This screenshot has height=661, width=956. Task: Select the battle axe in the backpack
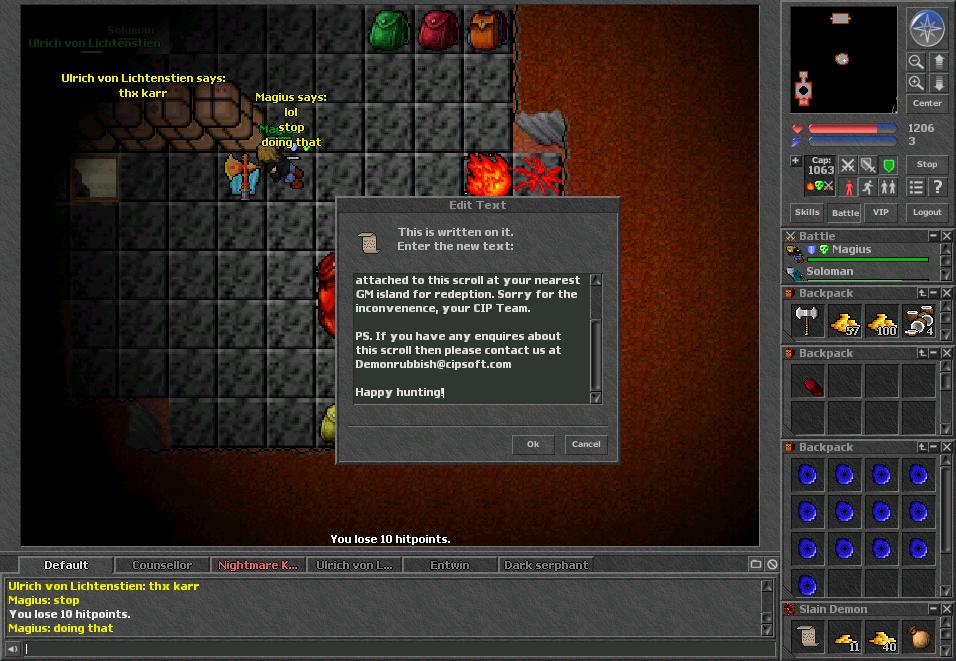[808, 321]
